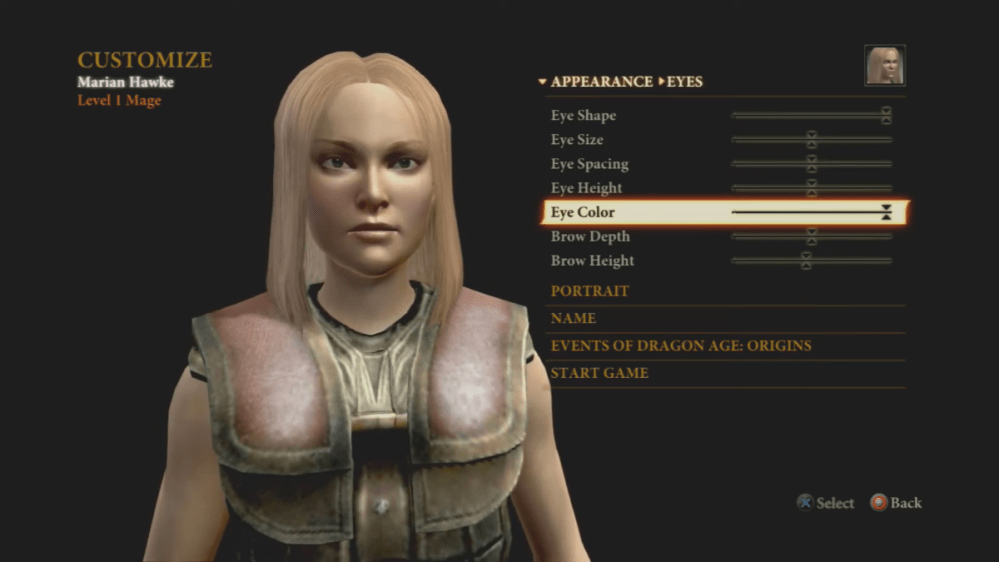Choose the Name menu option
This screenshot has height=562, width=999.
point(573,318)
